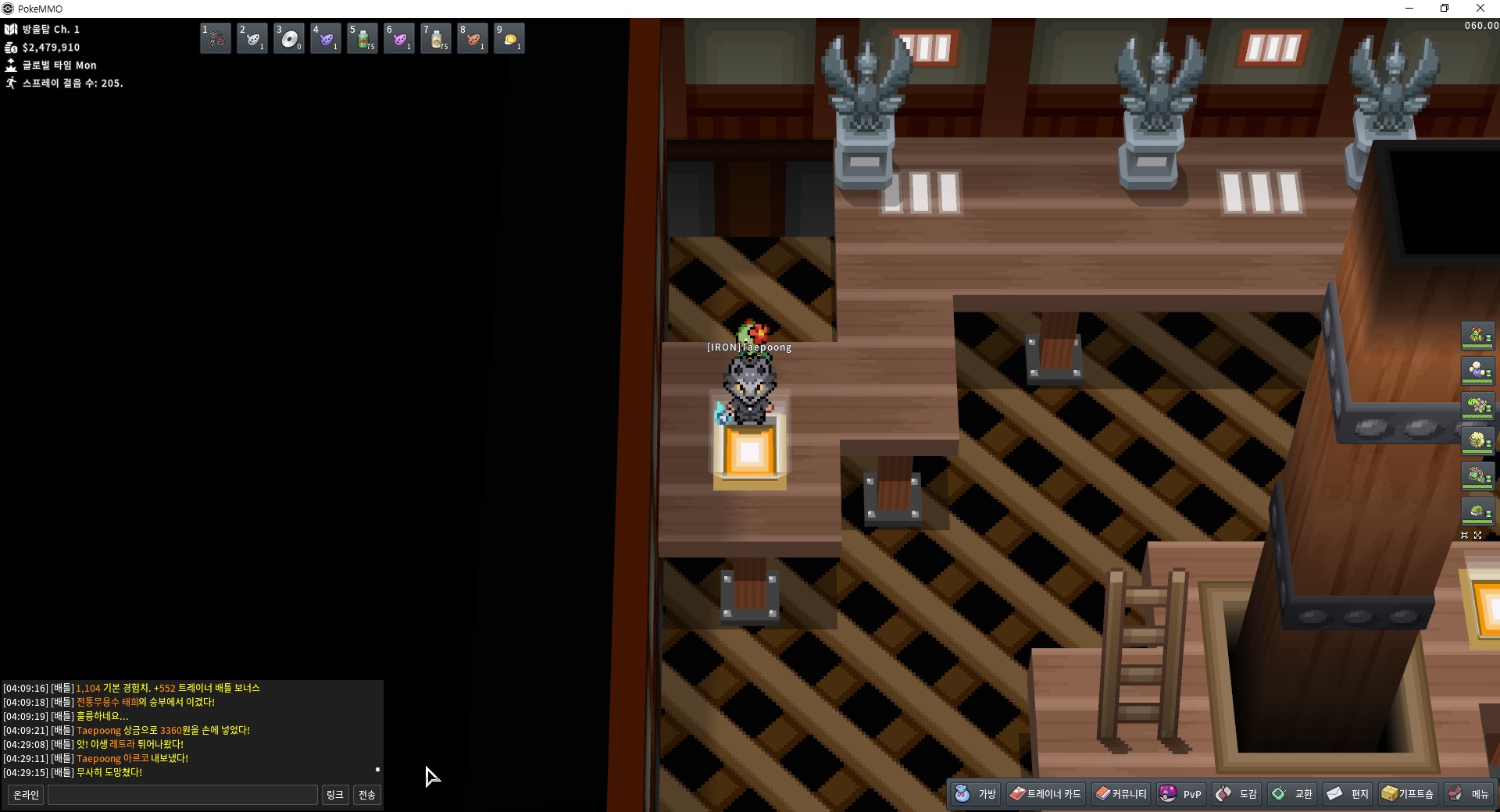The width and height of the screenshot is (1500, 812).
Task: Close the PokeMMO window
Action: click(x=1480, y=9)
